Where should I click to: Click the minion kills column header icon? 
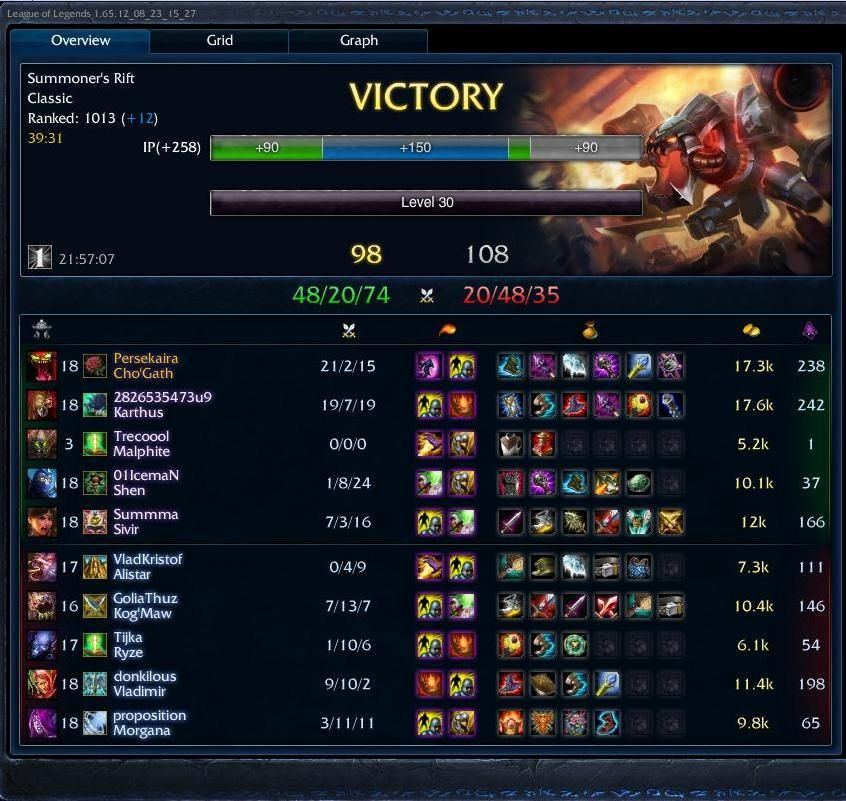(x=810, y=330)
